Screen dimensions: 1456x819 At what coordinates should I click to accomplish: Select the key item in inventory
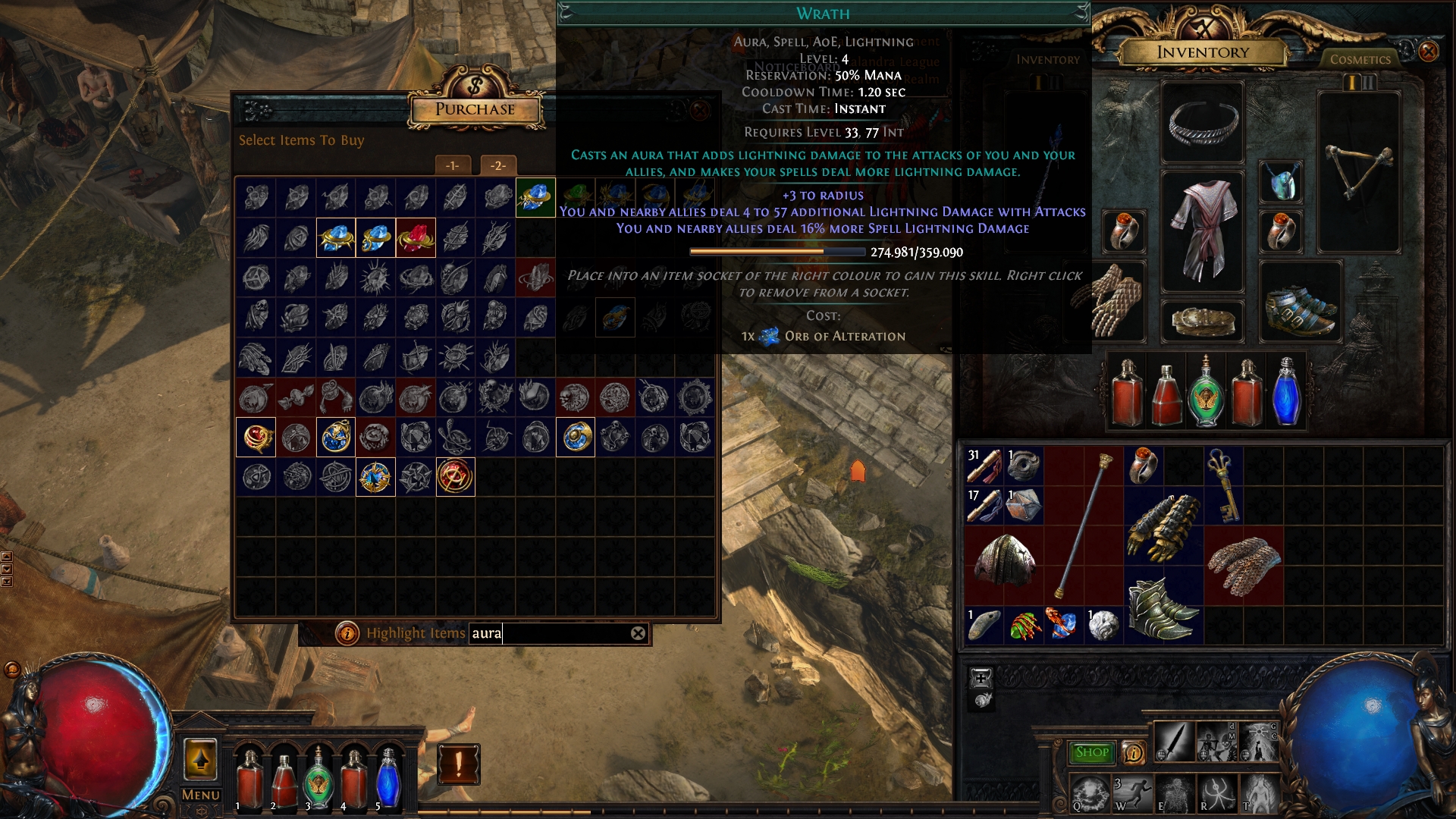(x=1222, y=484)
